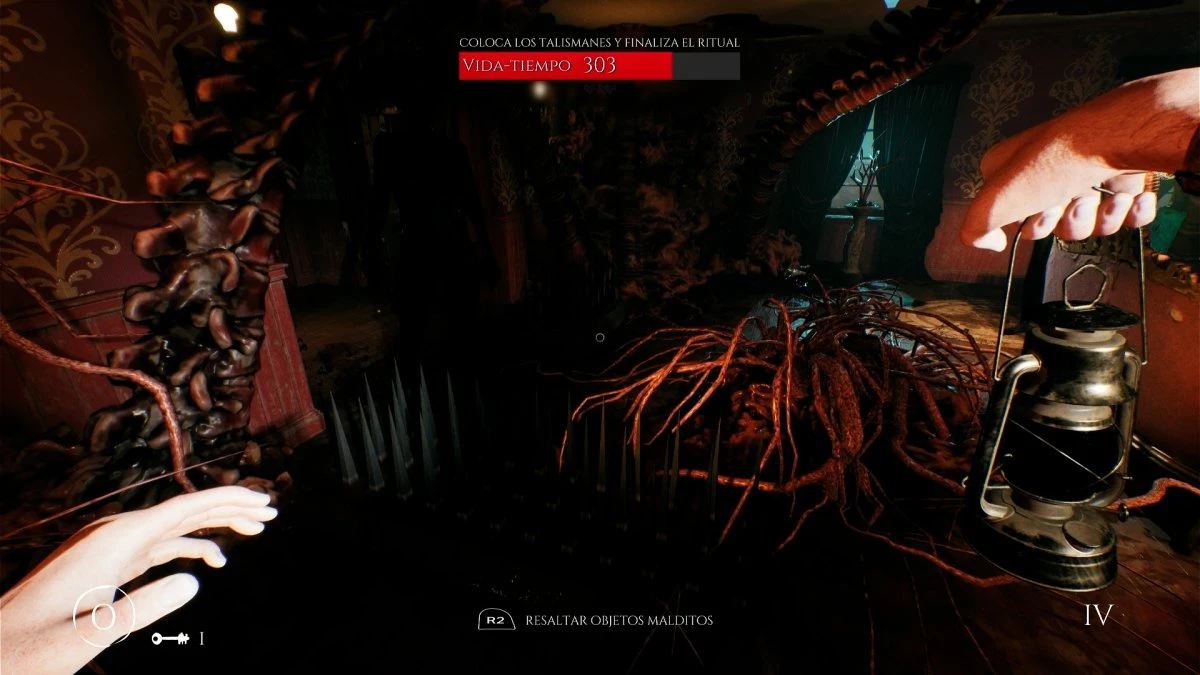Click the circular ring counter icon
The width and height of the screenshot is (1200, 675).
coord(103,616)
